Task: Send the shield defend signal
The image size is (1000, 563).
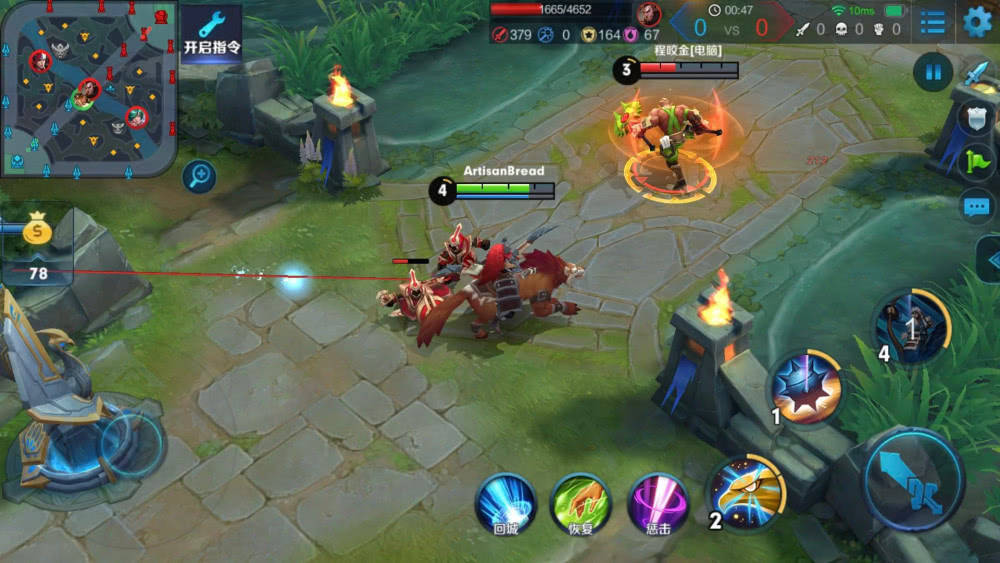Action: 975,118
